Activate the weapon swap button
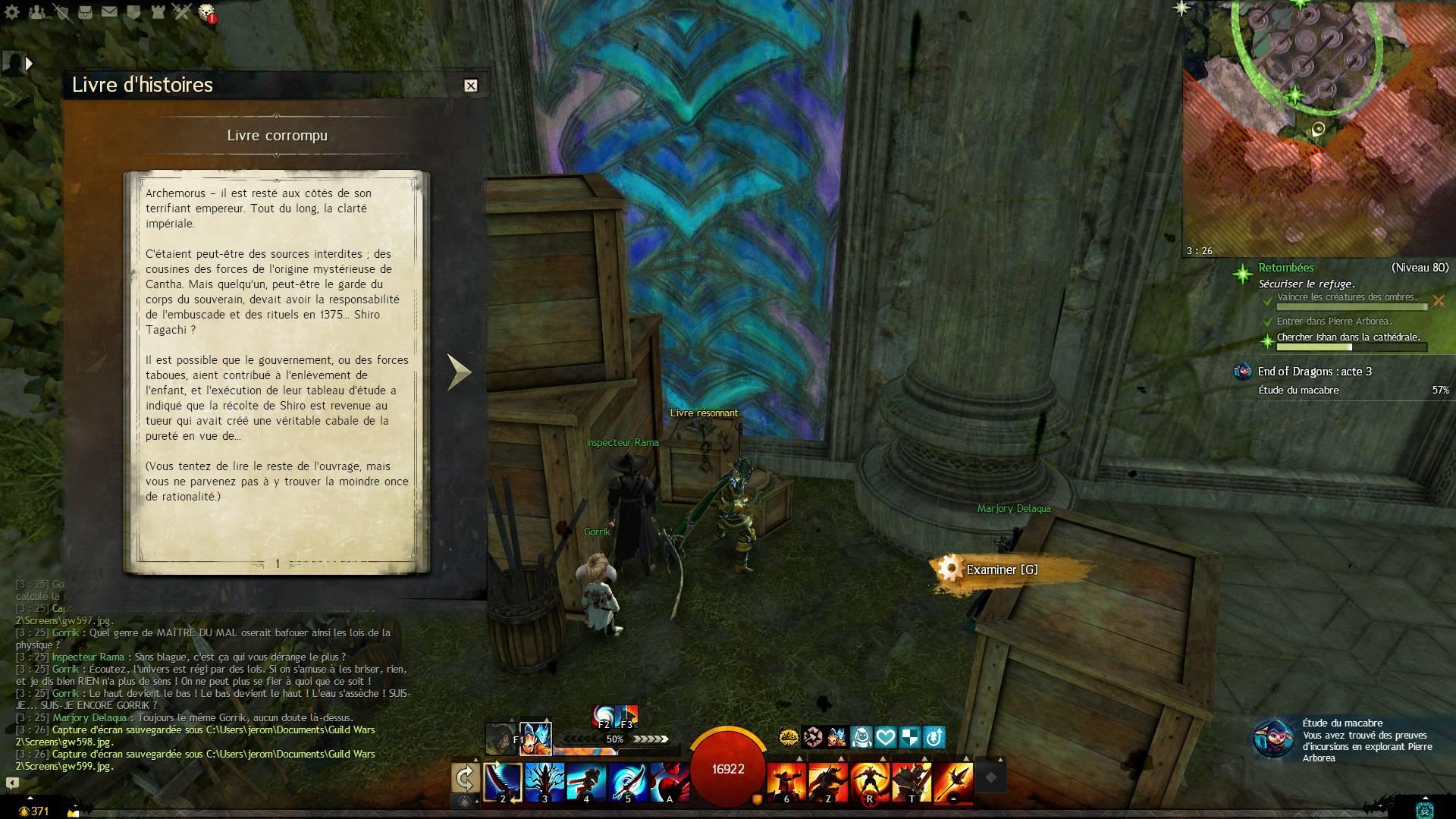This screenshot has height=819, width=1456. 465,778
